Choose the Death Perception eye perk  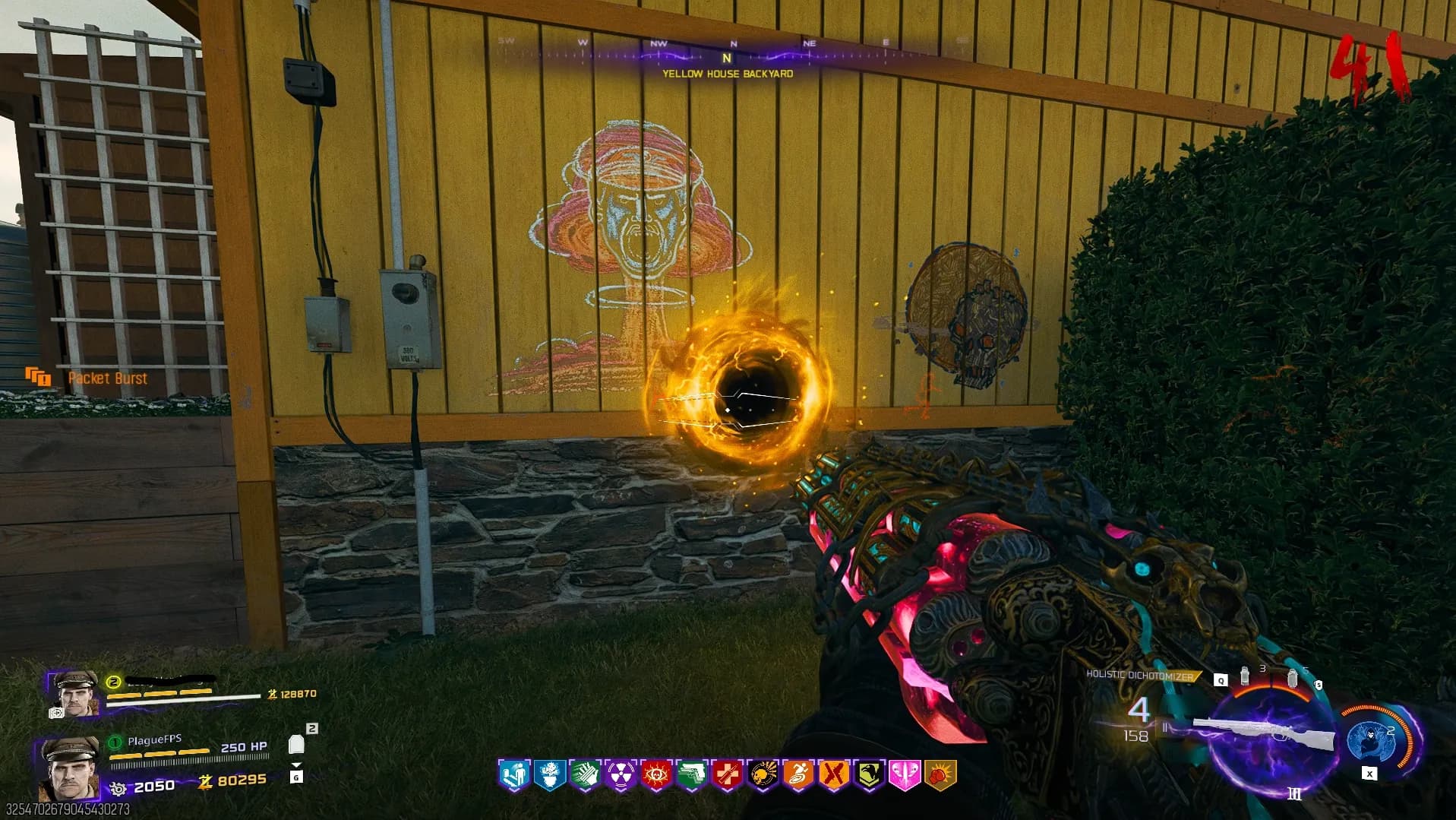[655, 775]
